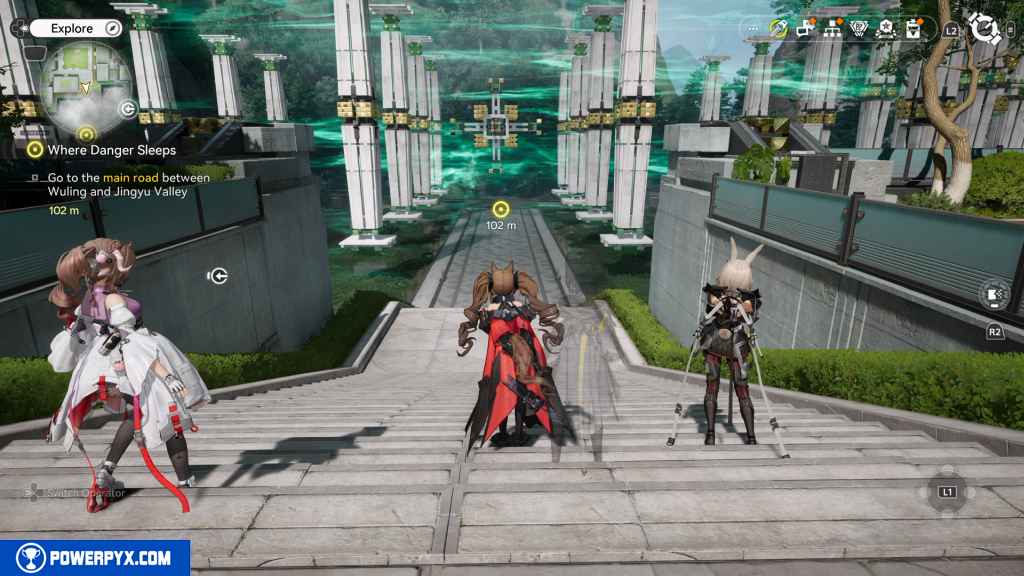The image size is (1024, 576).
Task: Click the Explore mode pill
Action: [x=76, y=28]
